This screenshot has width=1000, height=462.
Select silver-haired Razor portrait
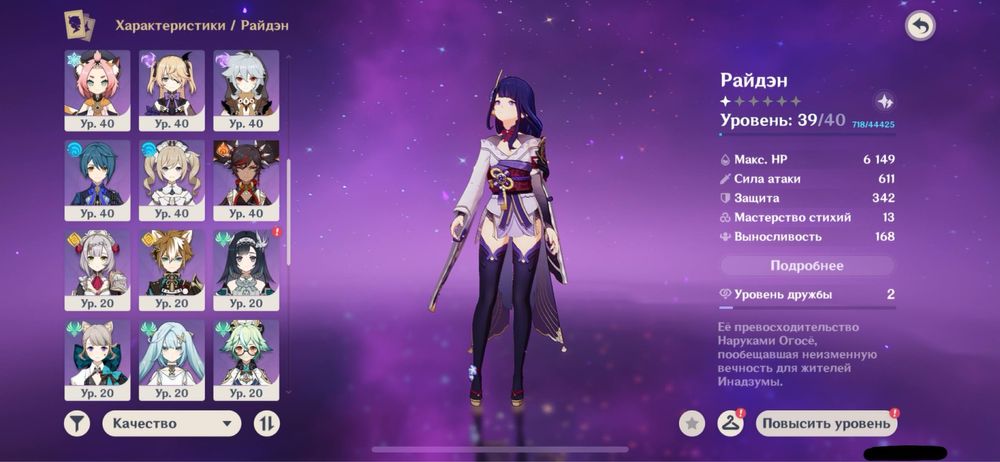click(245, 89)
